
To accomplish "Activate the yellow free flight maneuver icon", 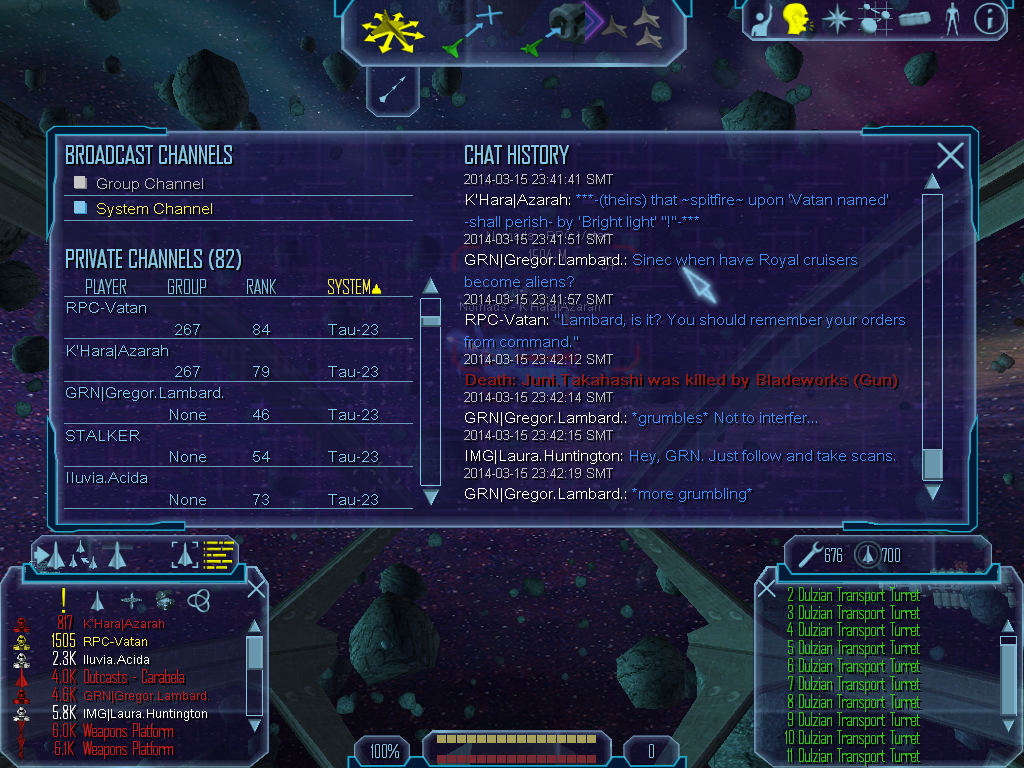I will (x=393, y=29).
